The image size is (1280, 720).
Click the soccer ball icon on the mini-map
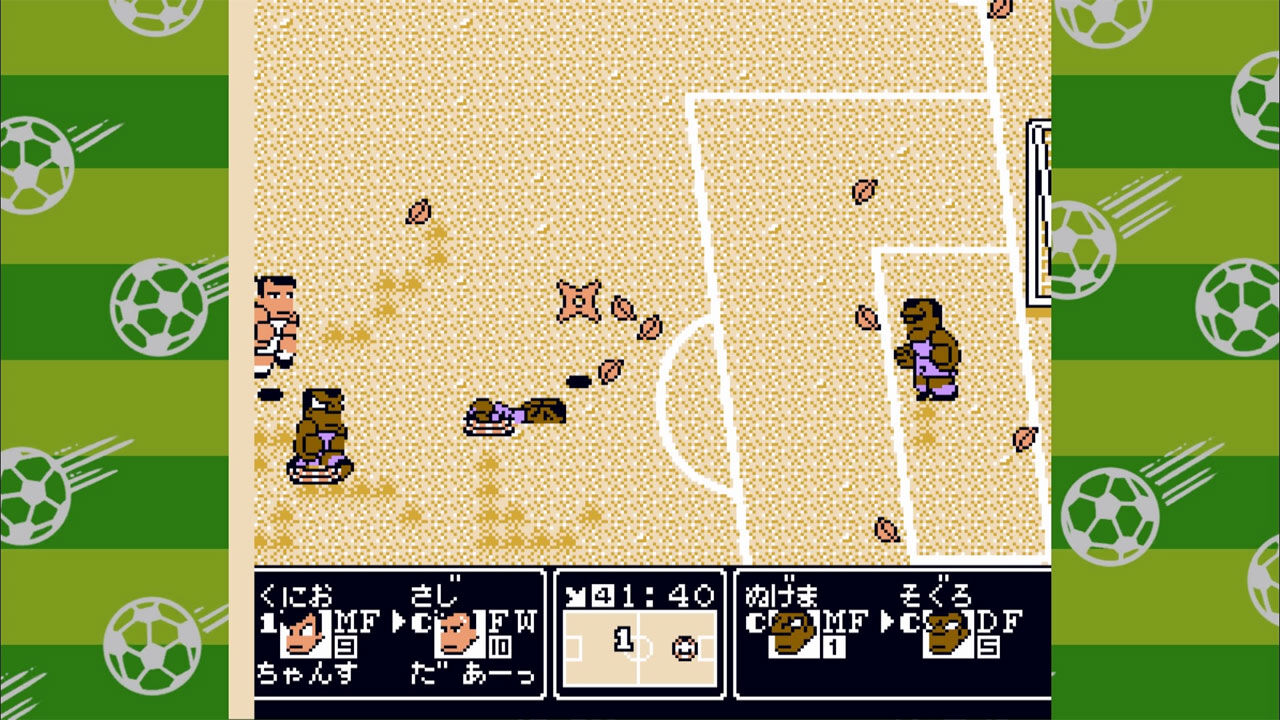[x=684, y=648]
